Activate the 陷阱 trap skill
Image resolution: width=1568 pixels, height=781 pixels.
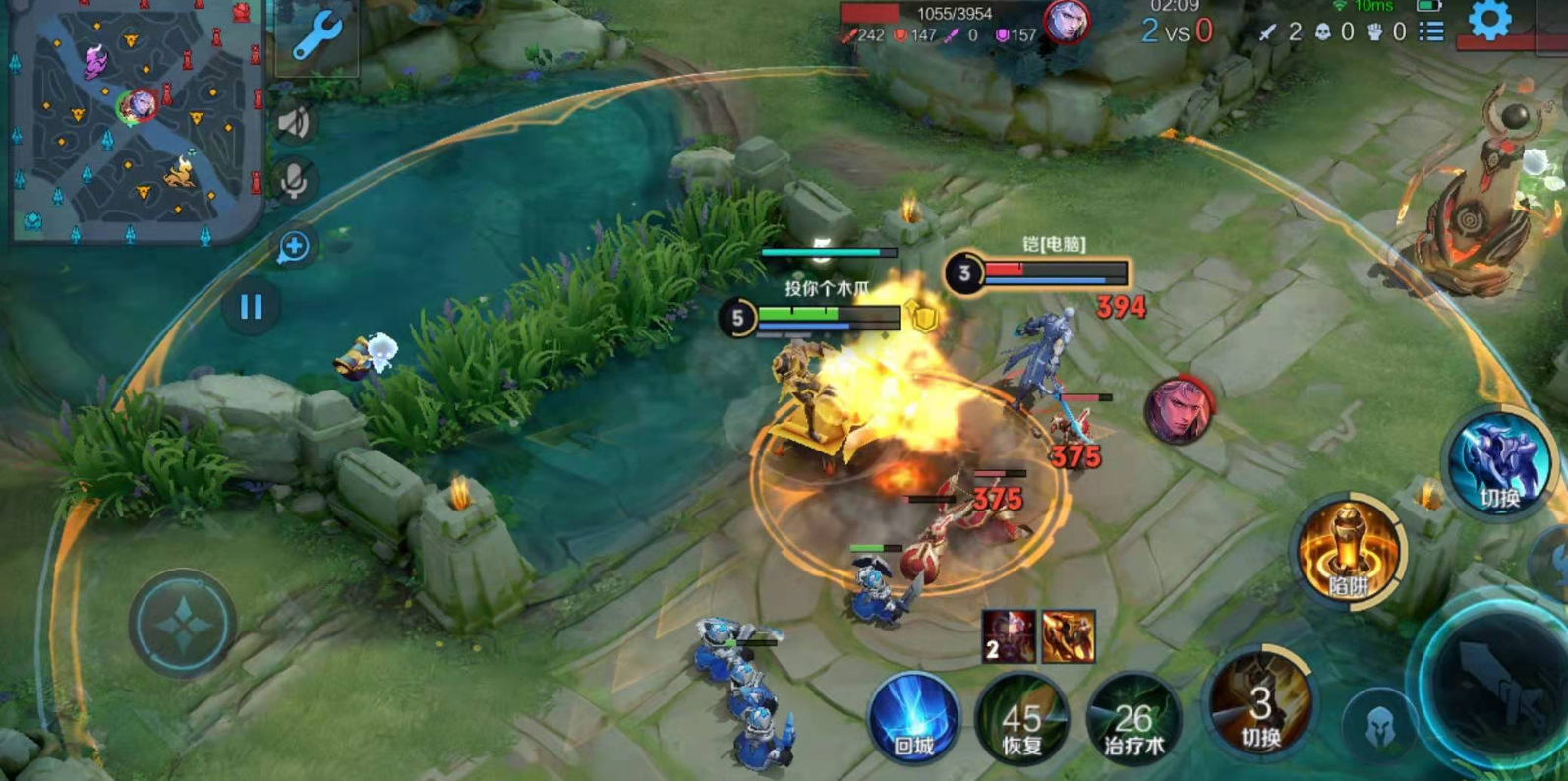pyautogui.click(x=1348, y=553)
